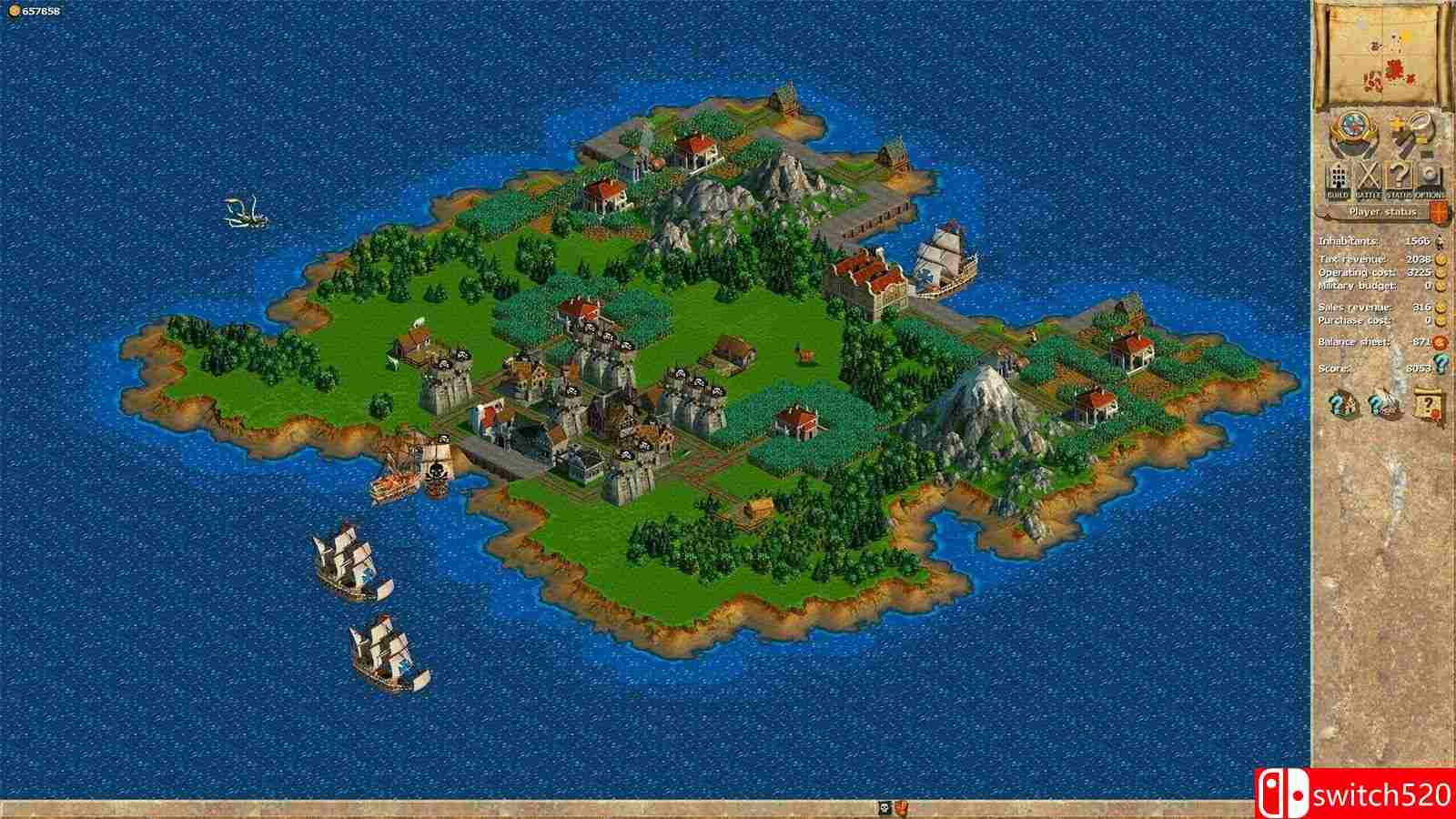This screenshot has width=1456, height=819.
Task: Toggle the skull flag at screen bottom
Action: pos(884,808)
